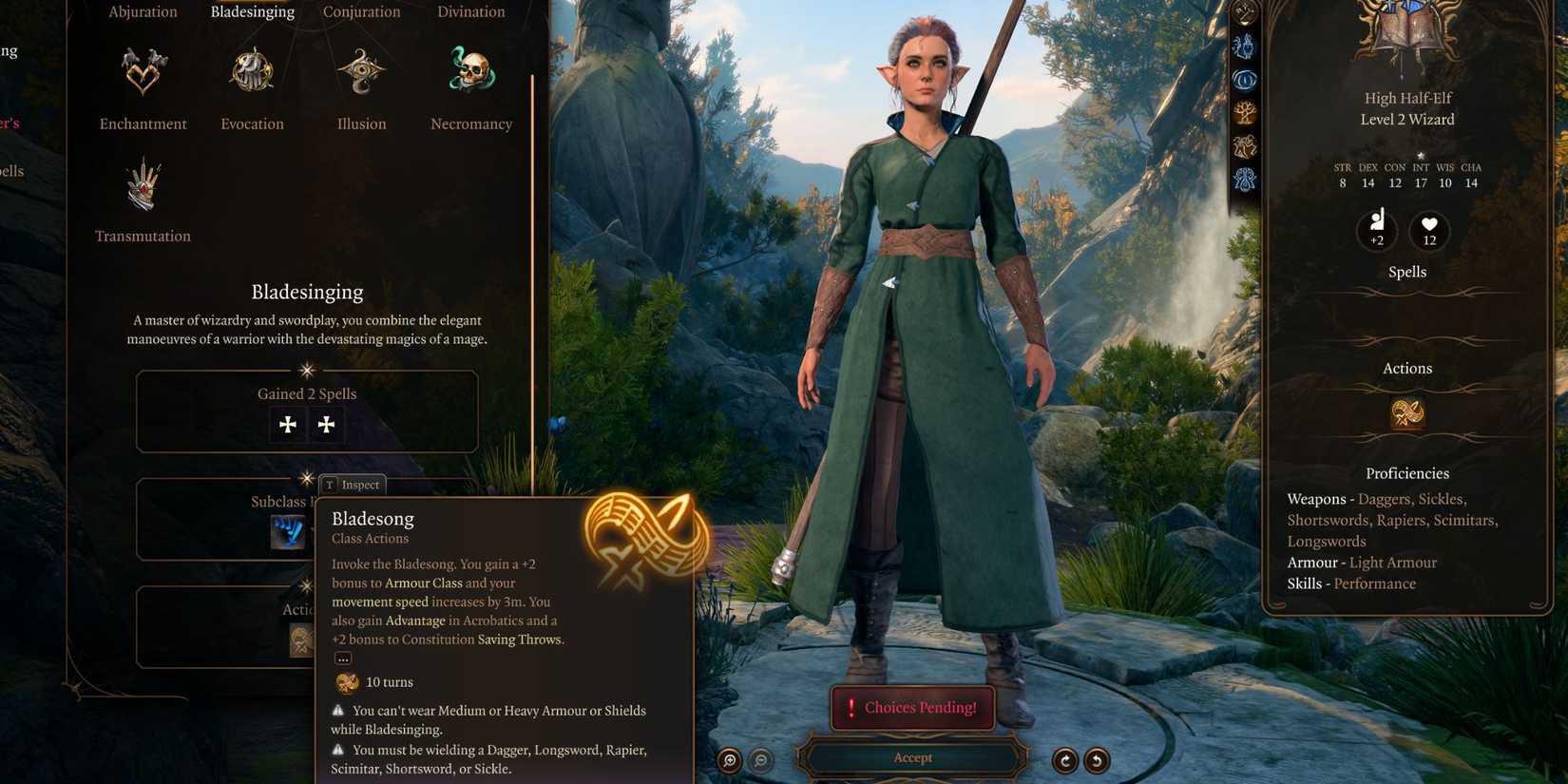This screenshot has width=1568, height=784.
Task: Switch to the Conjuration tab
Action: coord(361,11)
